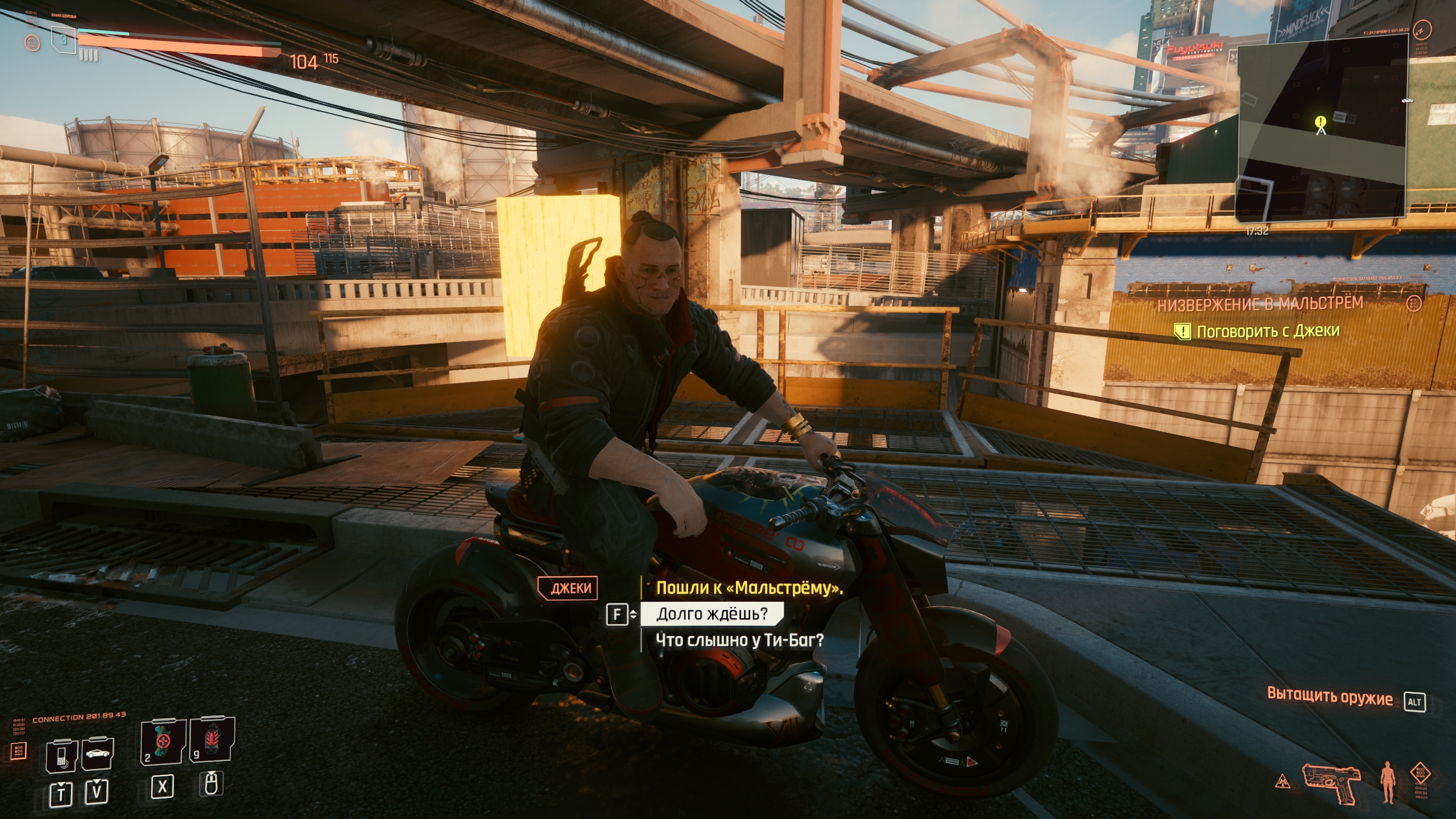Click the orange body silhouette status icon
Viewport: 1456px width, 819px height.
coord(1387,781)
